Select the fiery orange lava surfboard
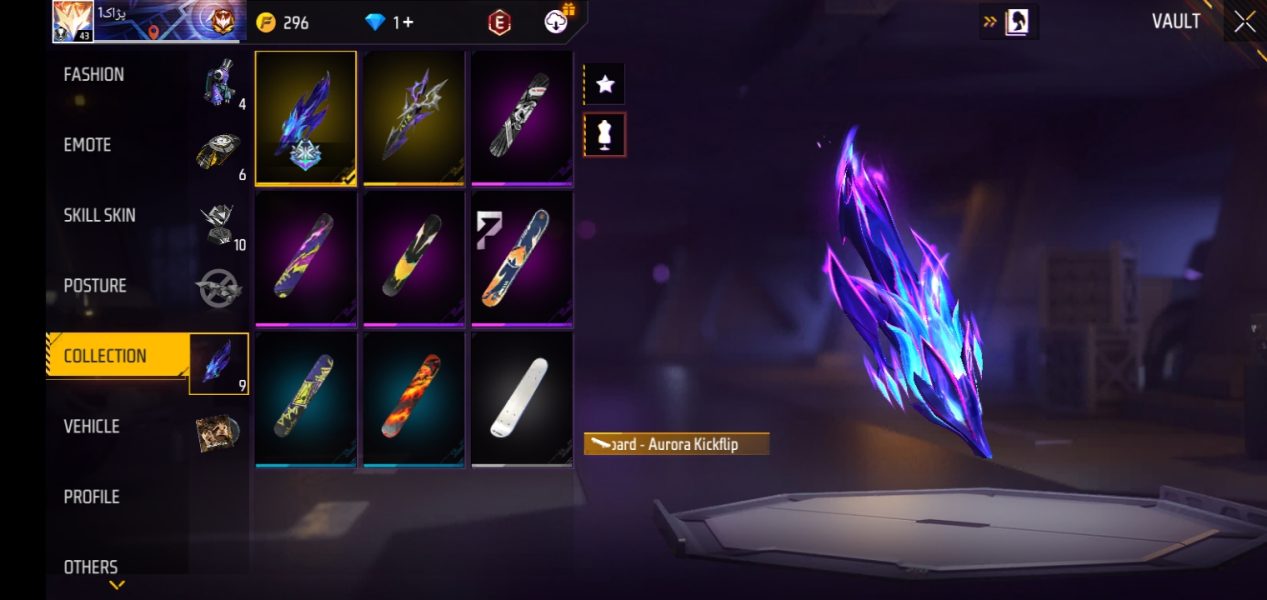The height and width of the screenshot is (600, 1267). coord(414,398)
